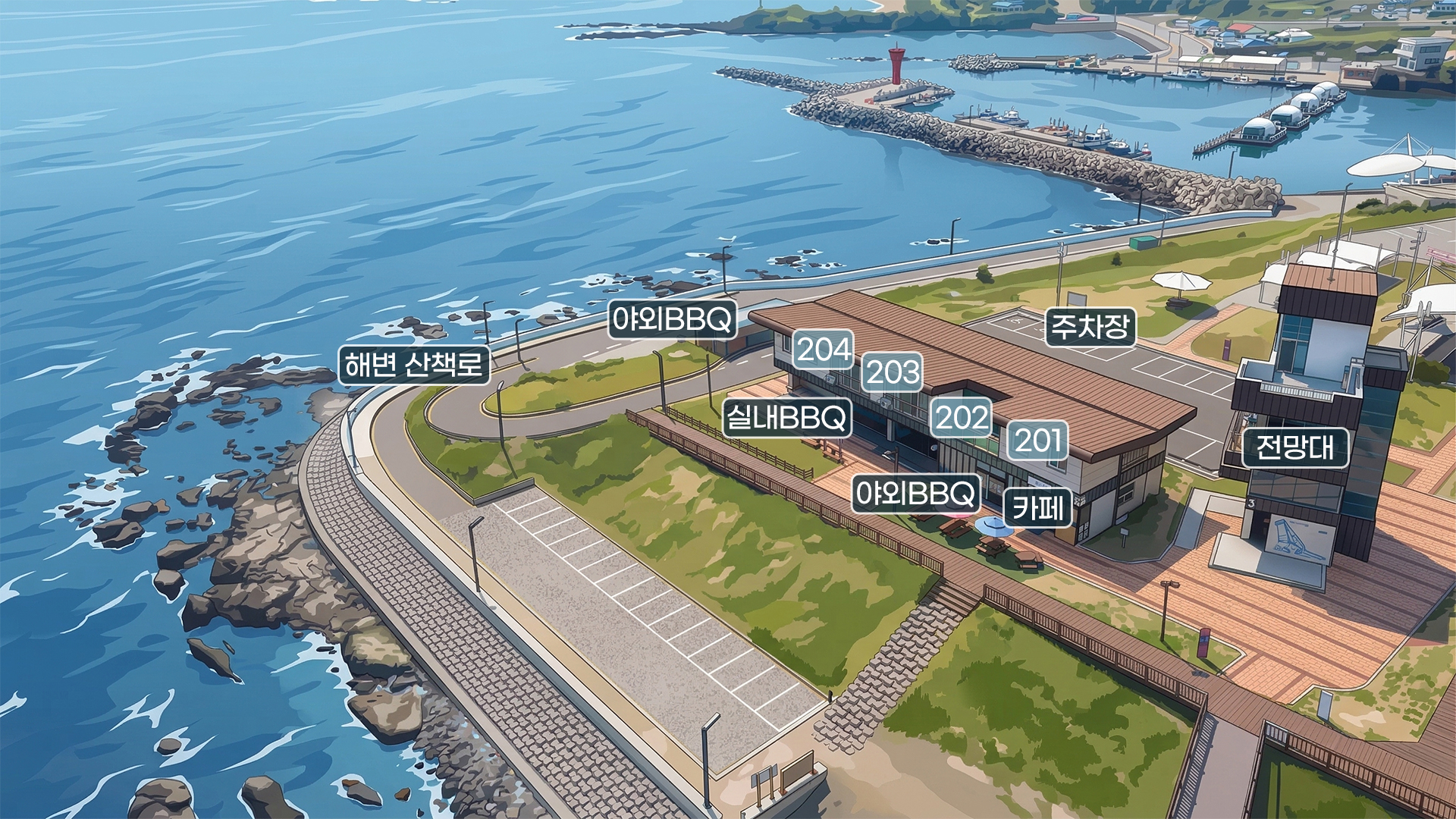
Task: Select the 해변 산책로 map label
Action: click(x=414, y=366)
